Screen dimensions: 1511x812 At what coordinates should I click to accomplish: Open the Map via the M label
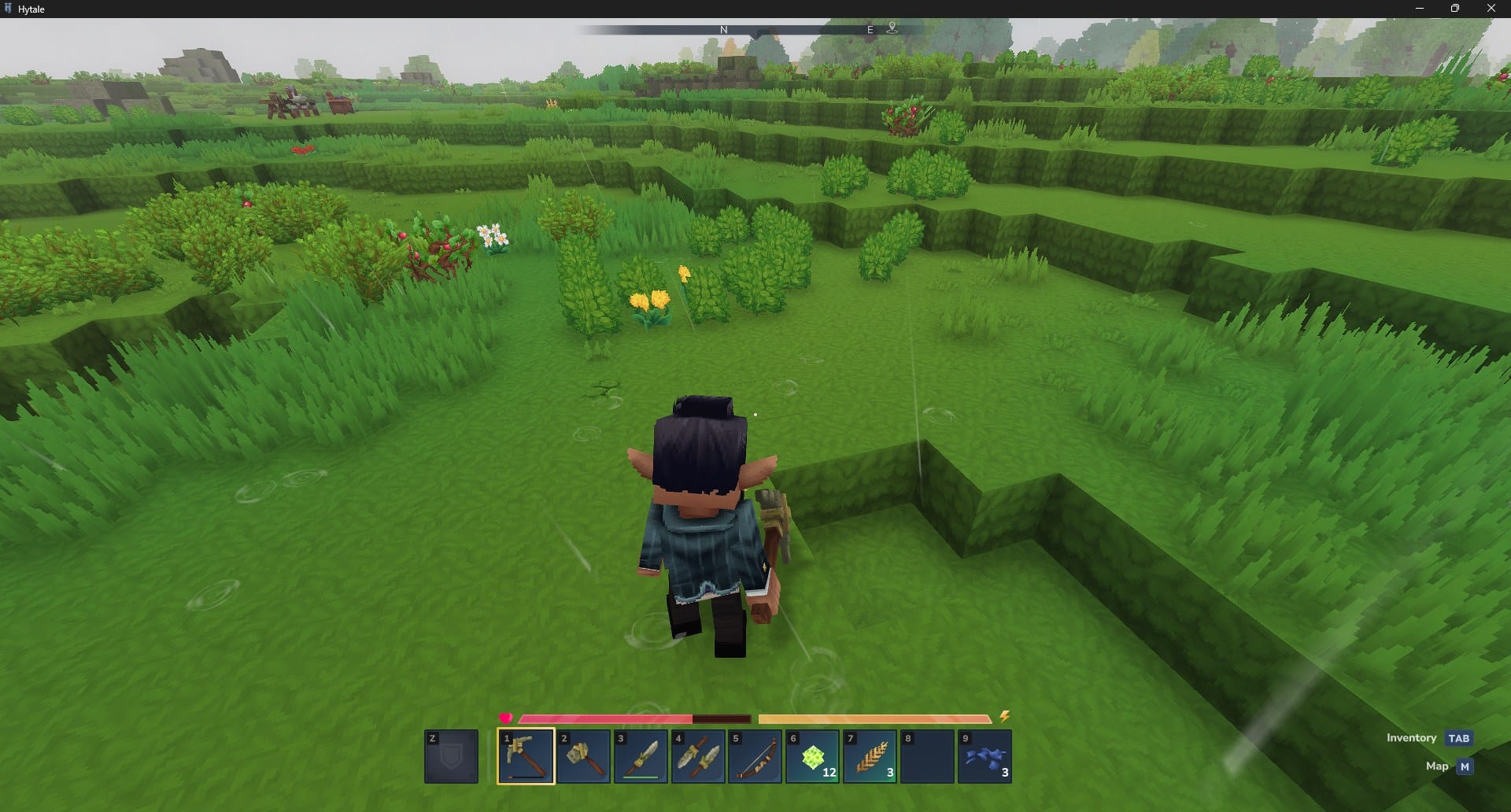tap(1465, 766)
